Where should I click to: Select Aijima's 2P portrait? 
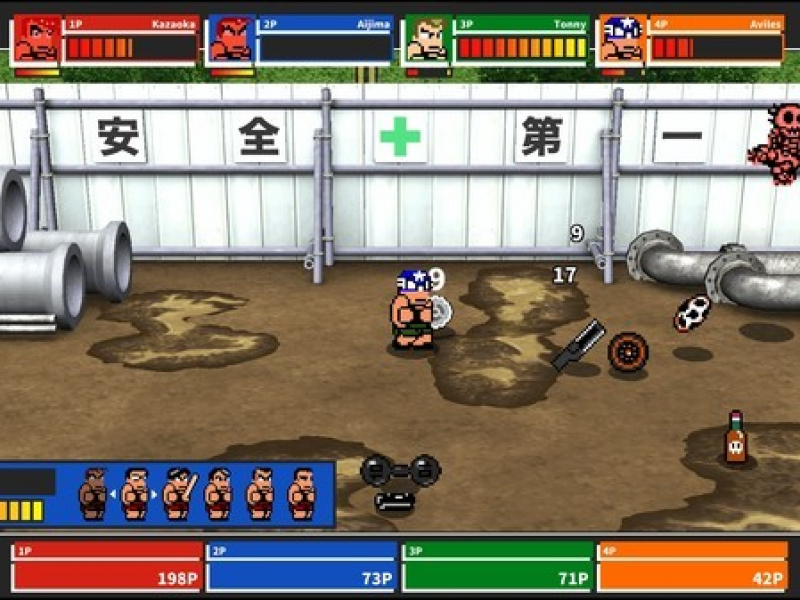point(231,41)
